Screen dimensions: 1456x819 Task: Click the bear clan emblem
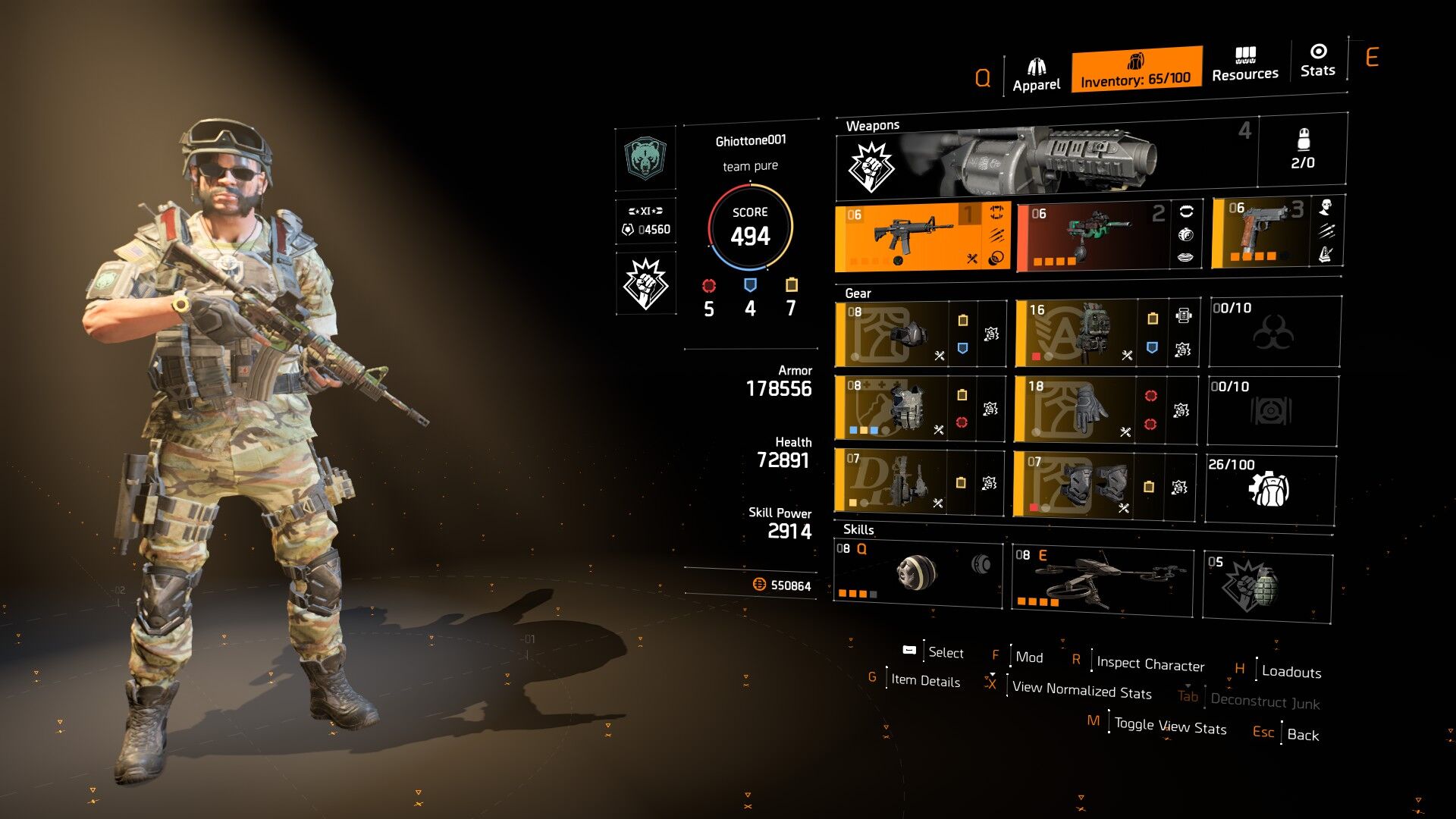coord(645,158)
